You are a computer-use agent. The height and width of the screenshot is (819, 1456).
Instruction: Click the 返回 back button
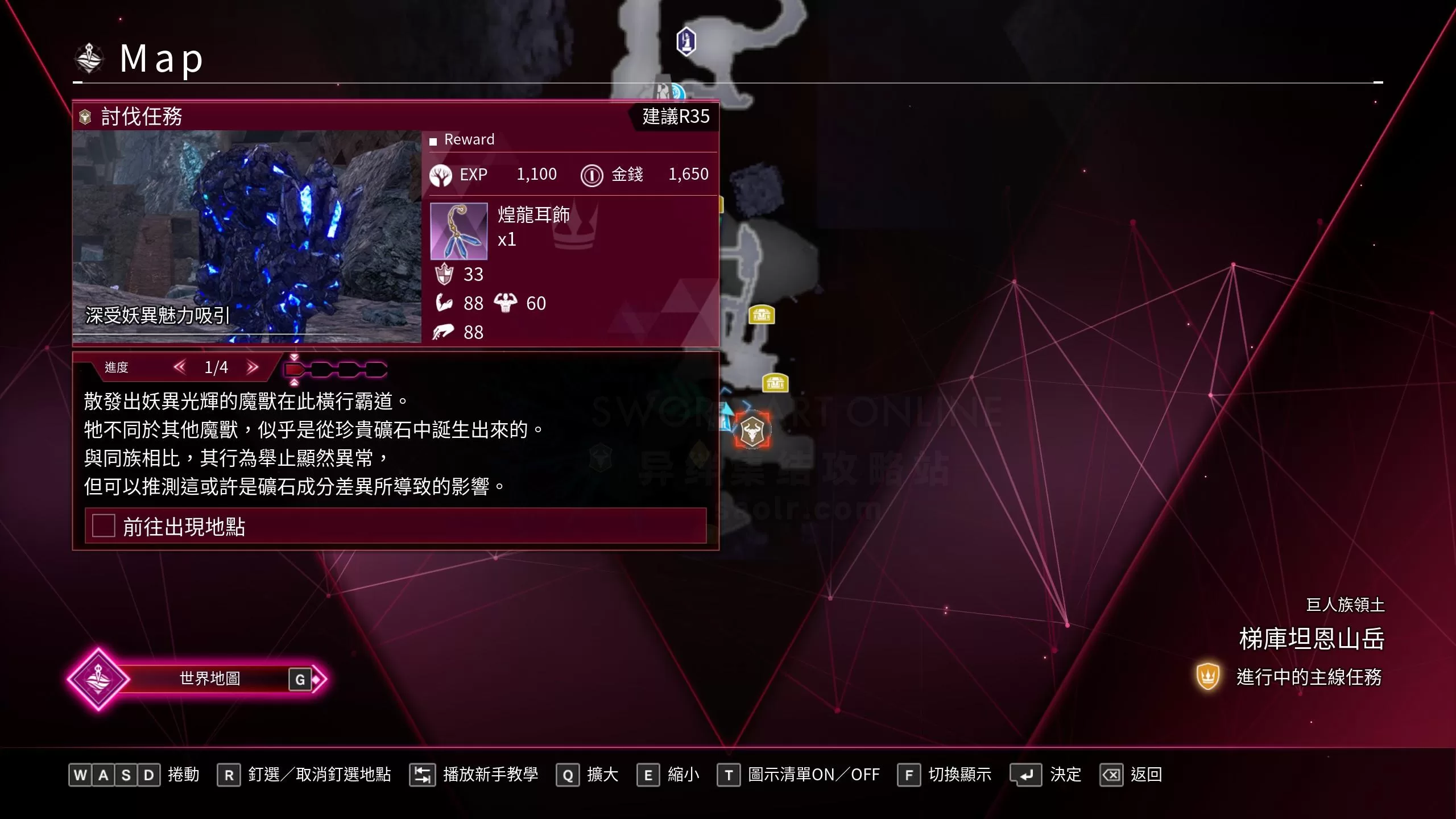(1113, 774)
